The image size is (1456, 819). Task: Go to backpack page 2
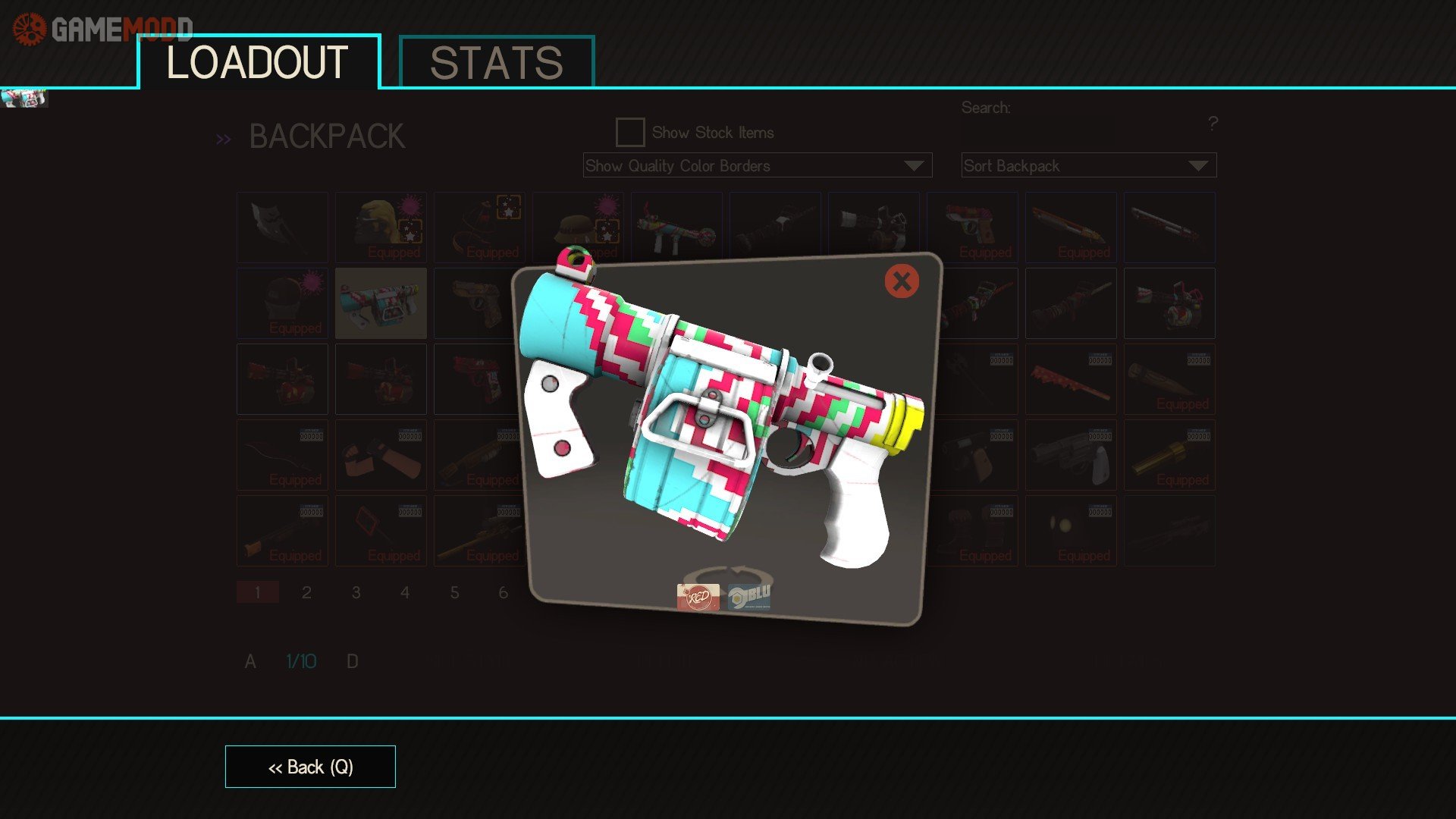(x=306, y=592)
